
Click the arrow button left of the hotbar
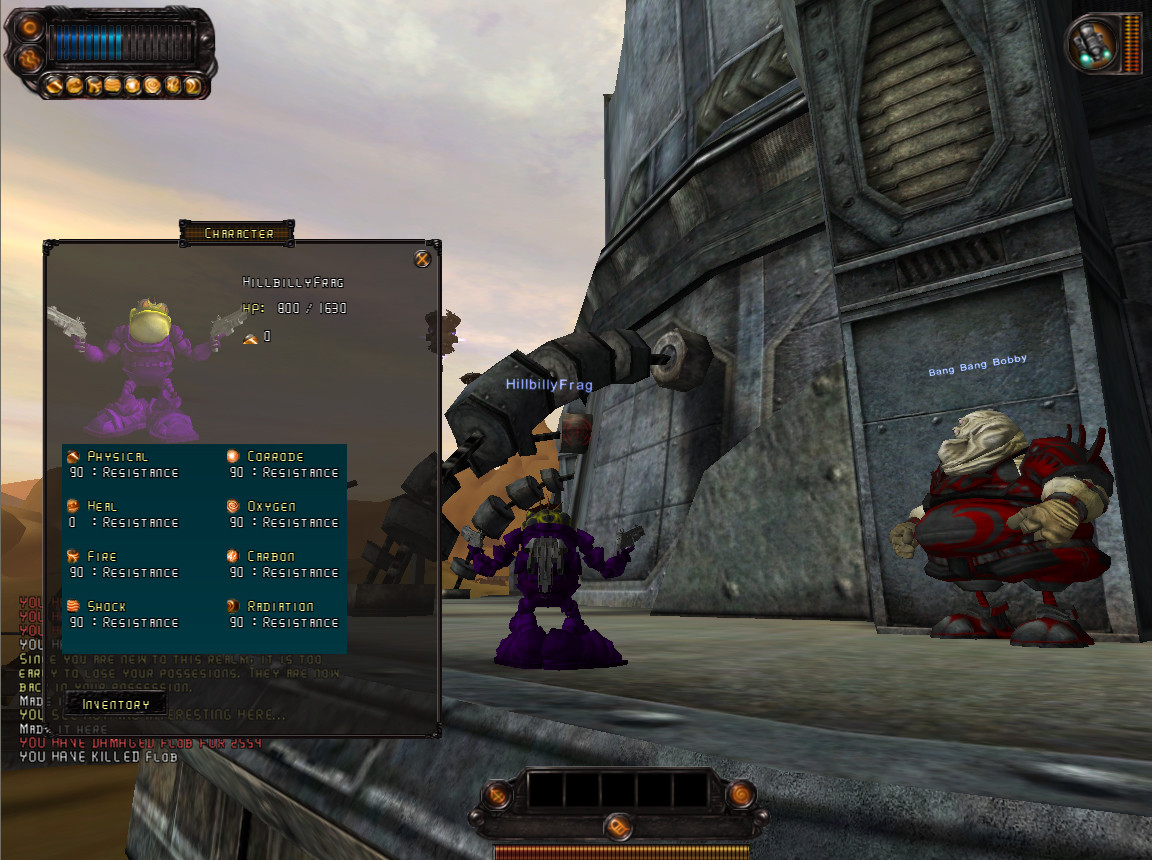[497, 795]
